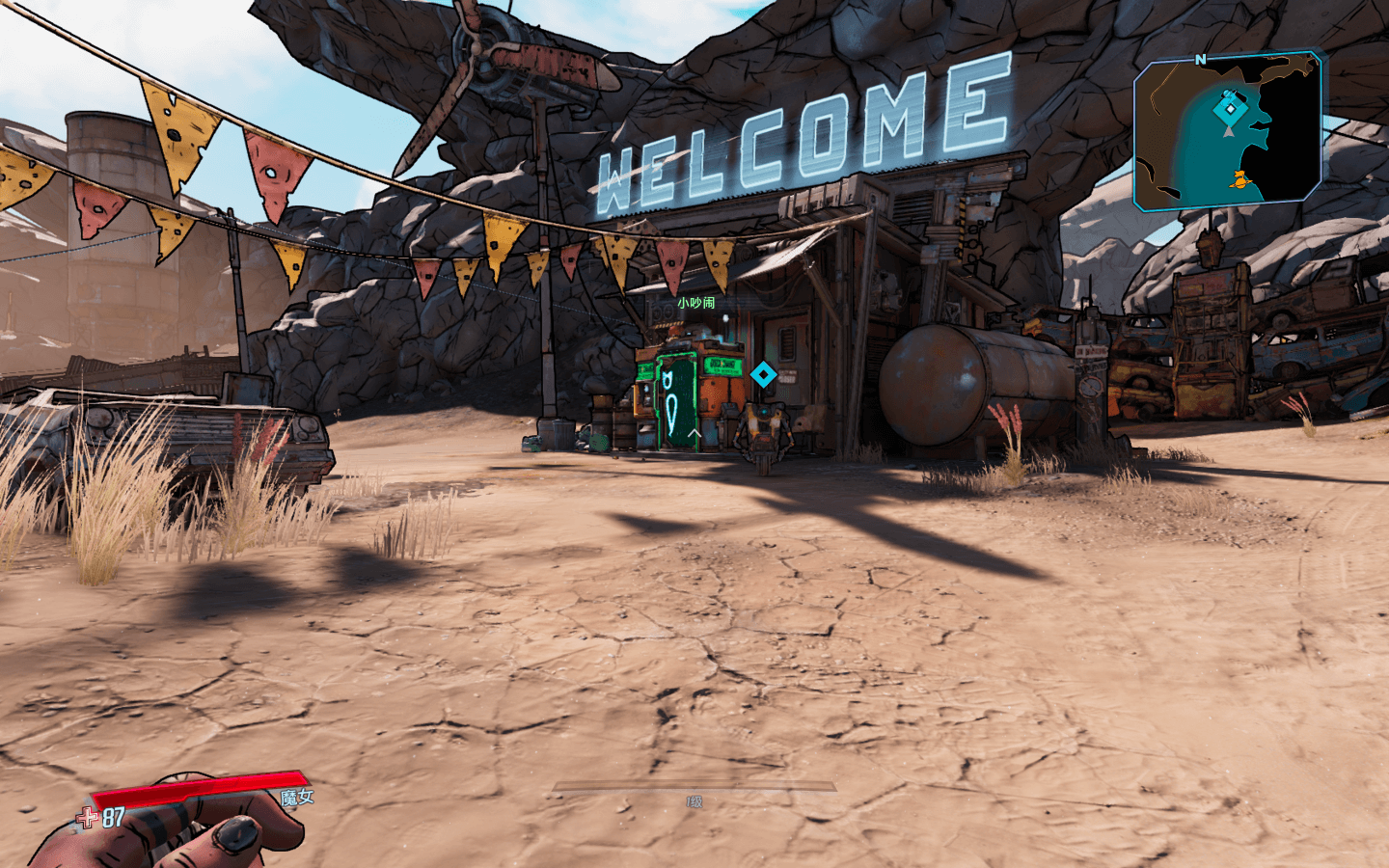The width and height of the screenshot is (1389, 868).
Task: Click the white diamond objective on the minimap
Action: tap(1229, 109)
